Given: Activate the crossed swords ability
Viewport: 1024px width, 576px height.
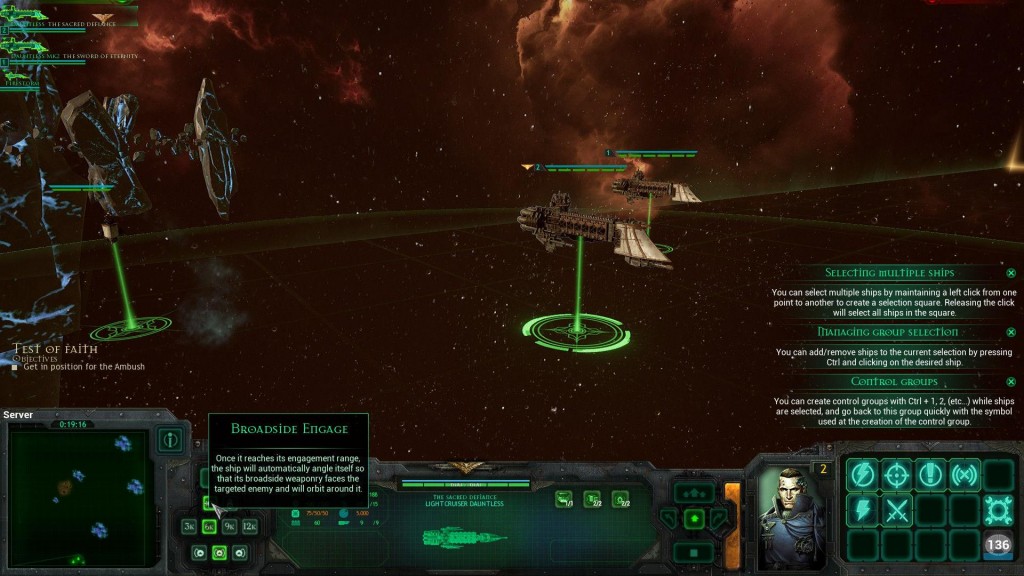Looking at the screenshot, I should [x=895, y=510].
